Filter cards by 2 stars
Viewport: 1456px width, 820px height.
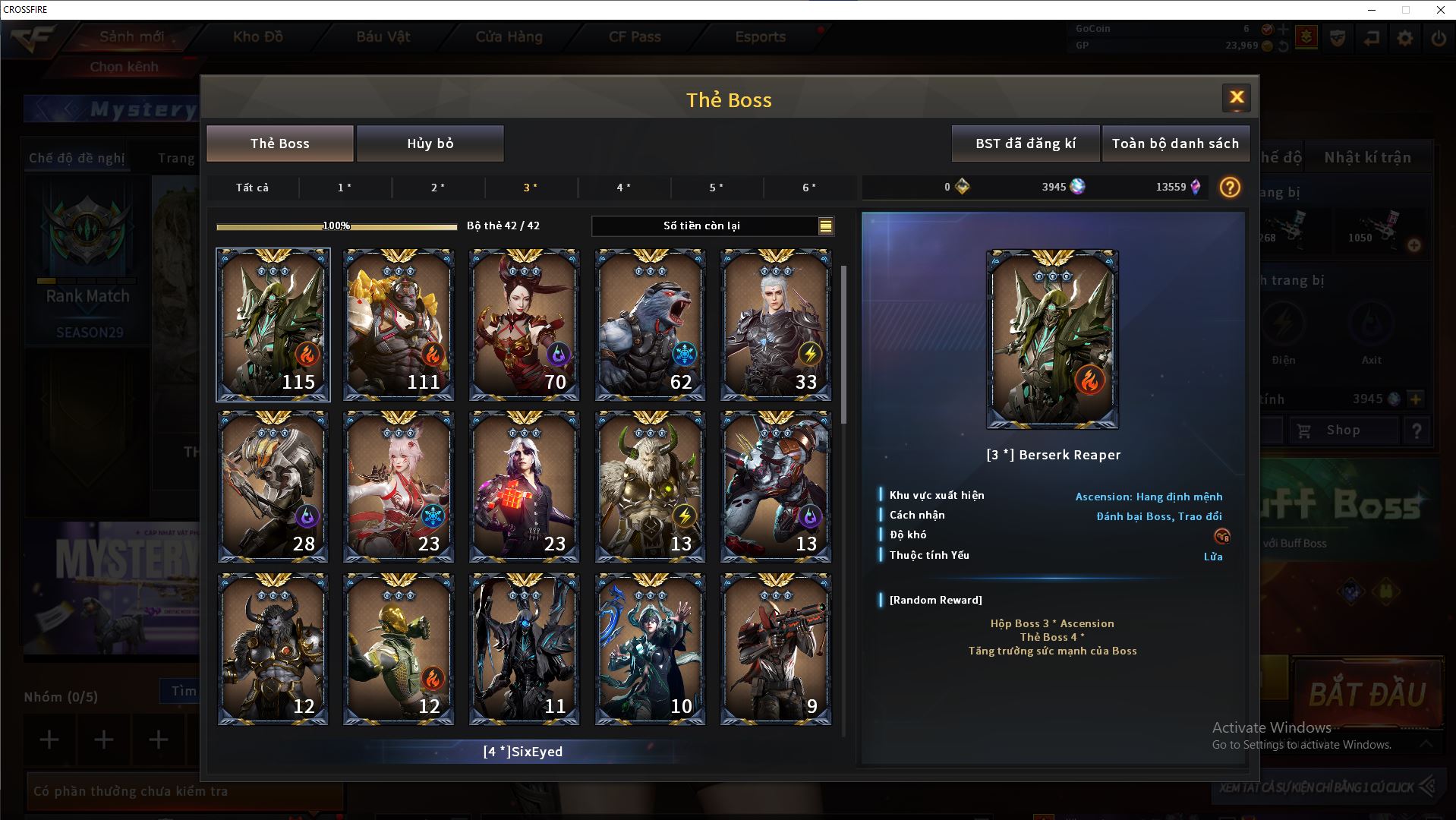(x=438, y=188)
